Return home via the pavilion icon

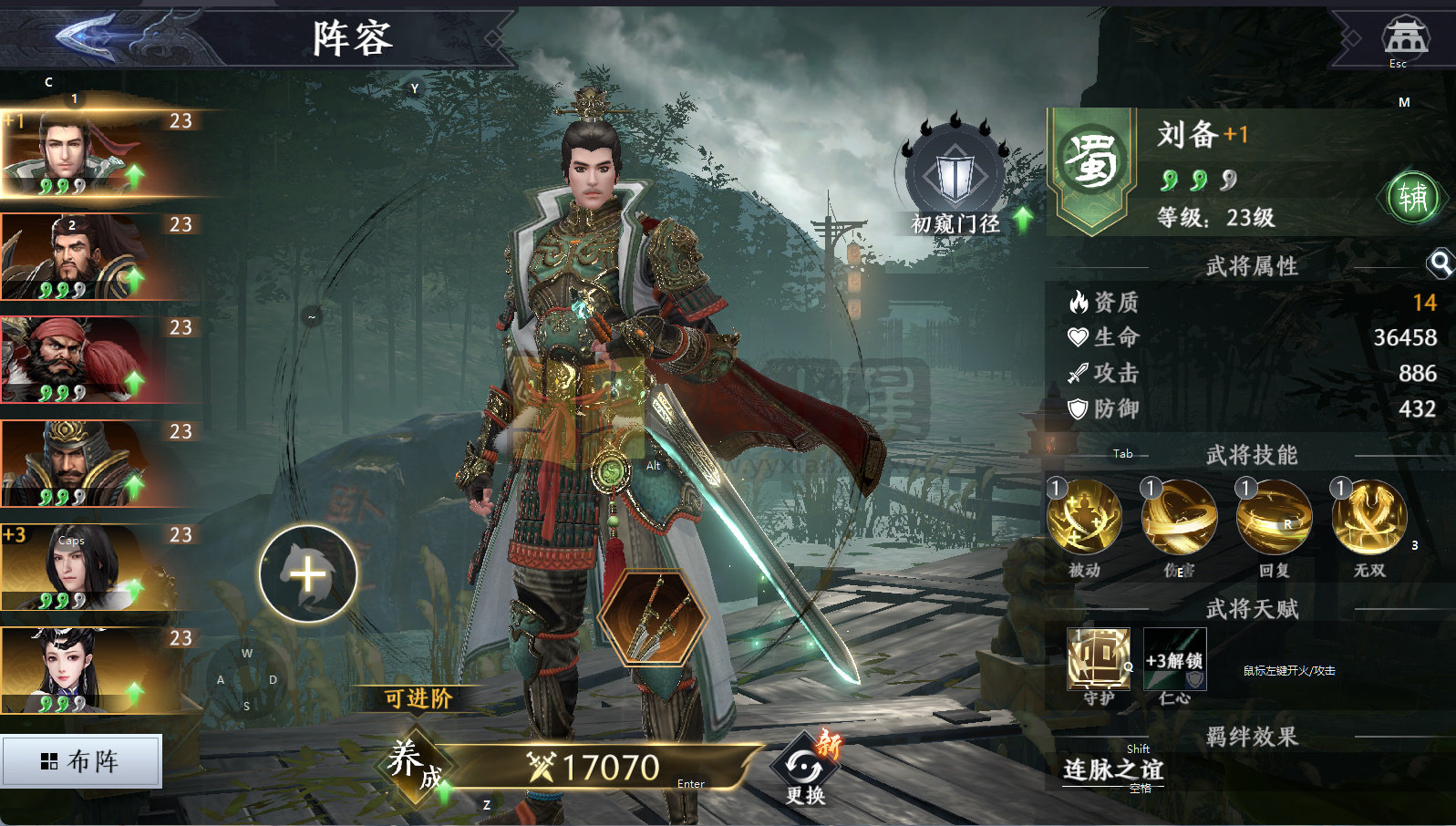(1405, 36)
